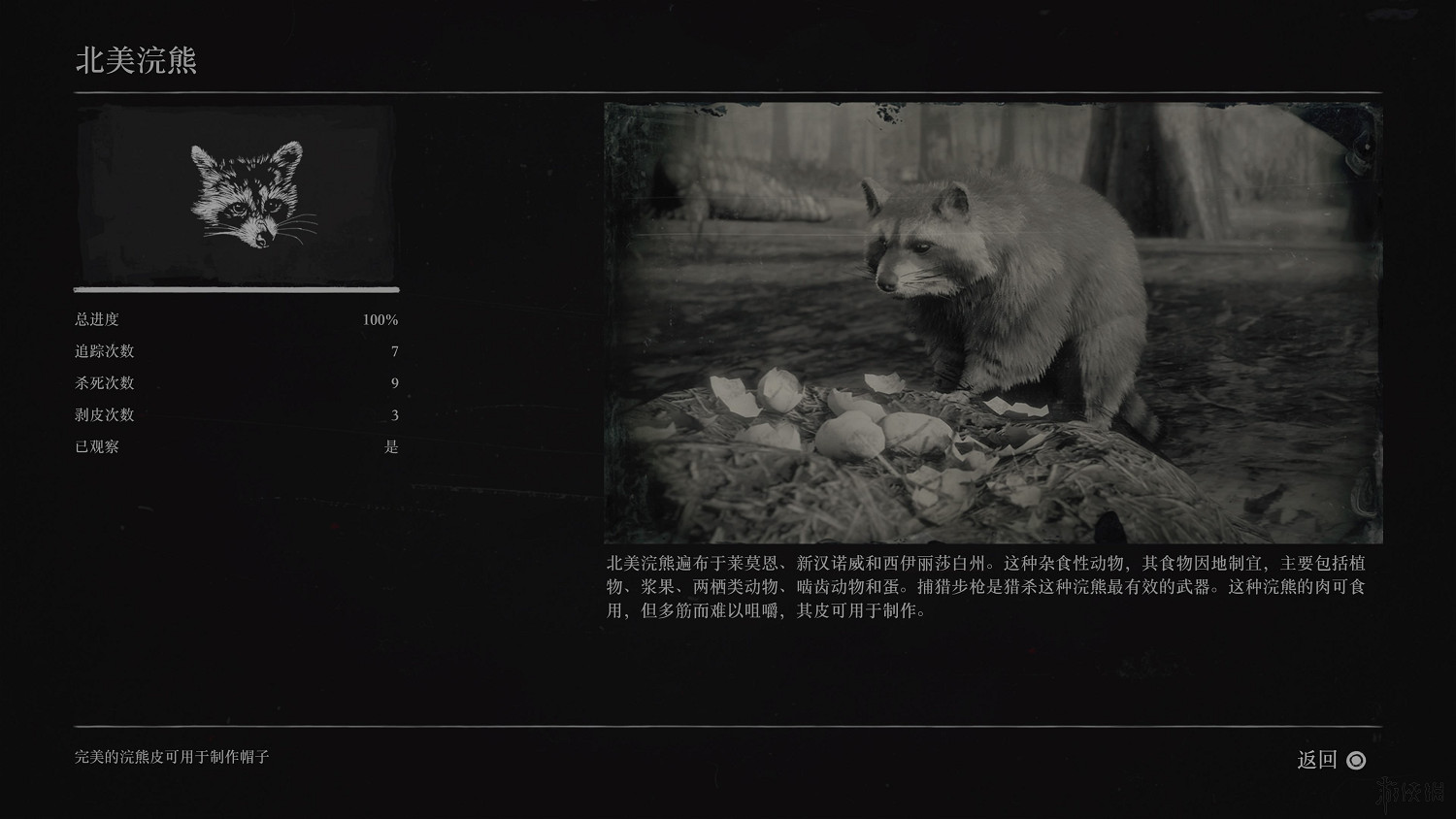
Task: Click the 完美的浣熊皮 crafting hint text
Action: [x=173, y=758]
